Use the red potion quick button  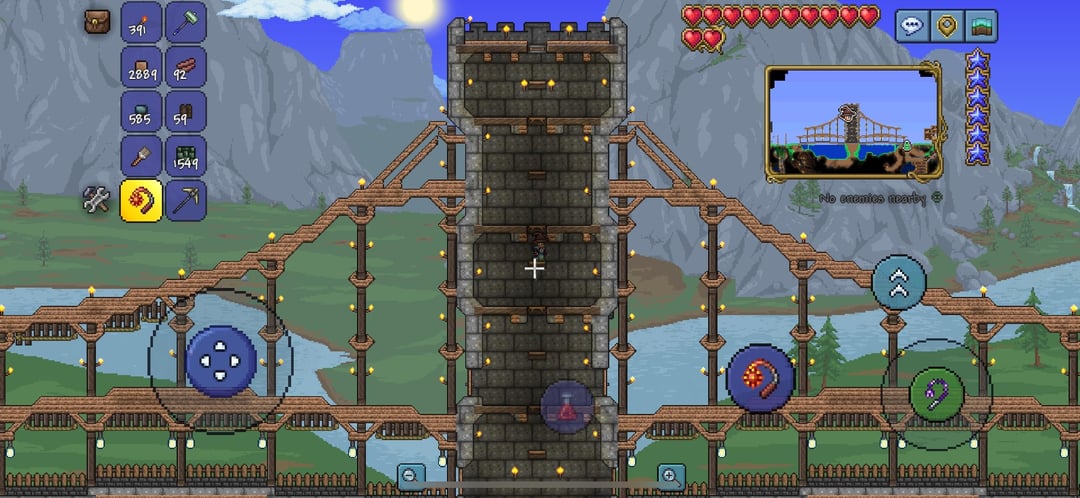pyautogui.click(x=567, y=407)
